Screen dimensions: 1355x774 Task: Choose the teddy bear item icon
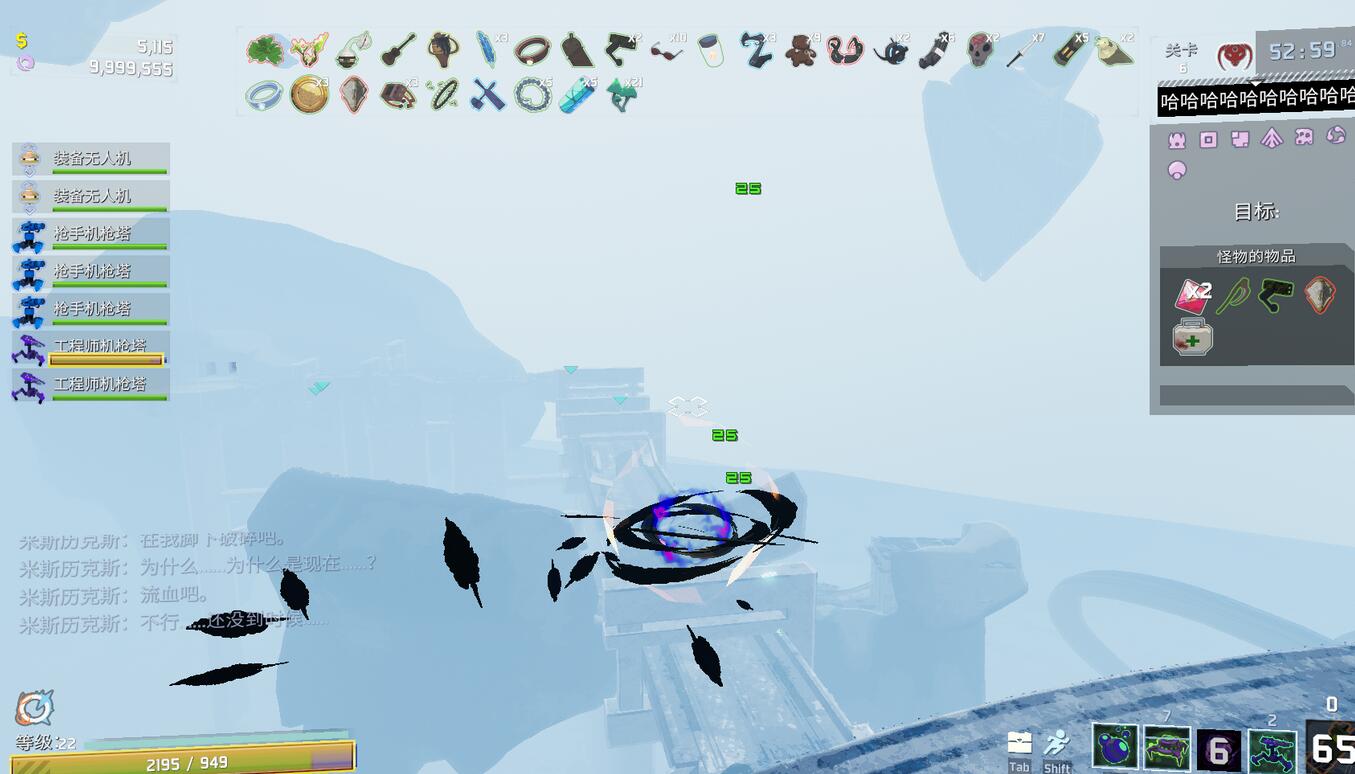click(800, 50)
